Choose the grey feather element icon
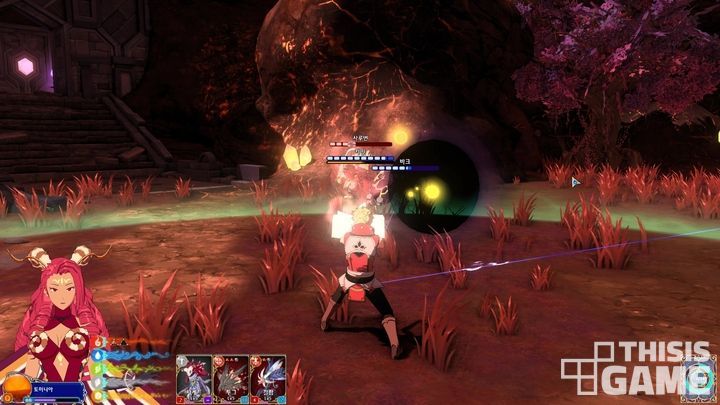Image resolution: width=720 pixels, height=405 pixels. pos(98,380)
